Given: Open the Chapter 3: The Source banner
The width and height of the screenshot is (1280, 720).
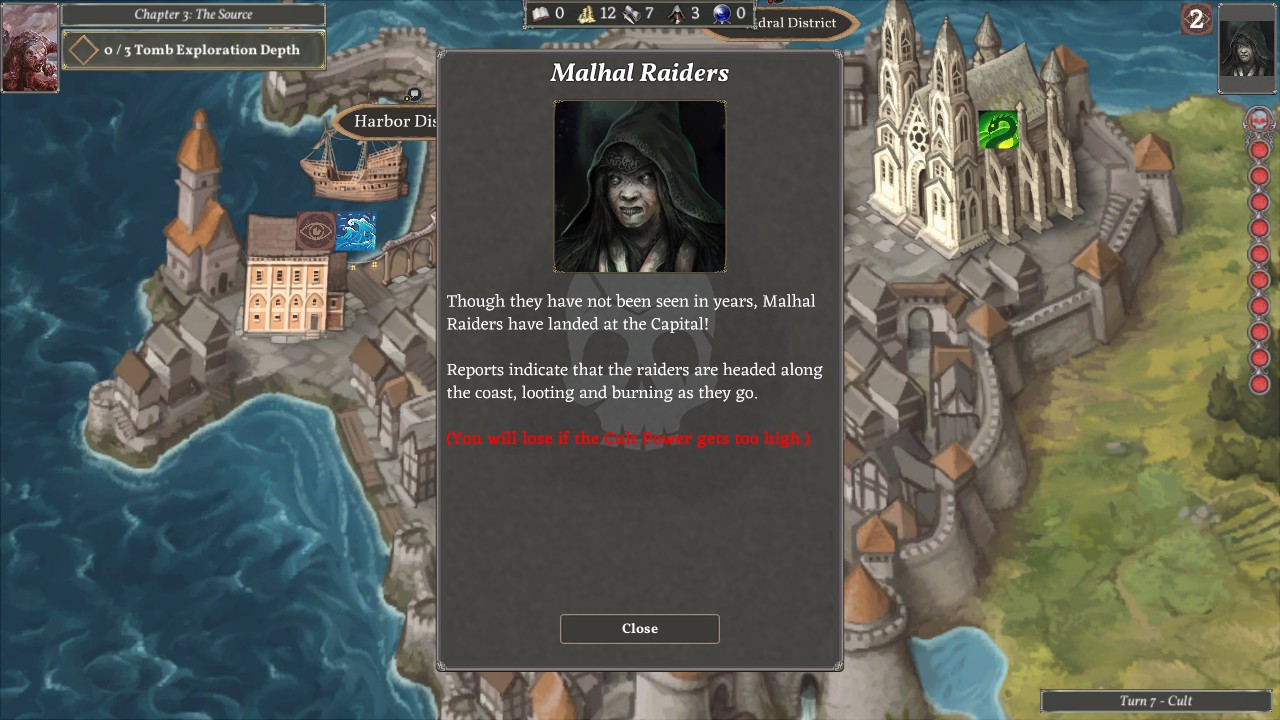Looking at the screenshot, I should click(193, 14).
